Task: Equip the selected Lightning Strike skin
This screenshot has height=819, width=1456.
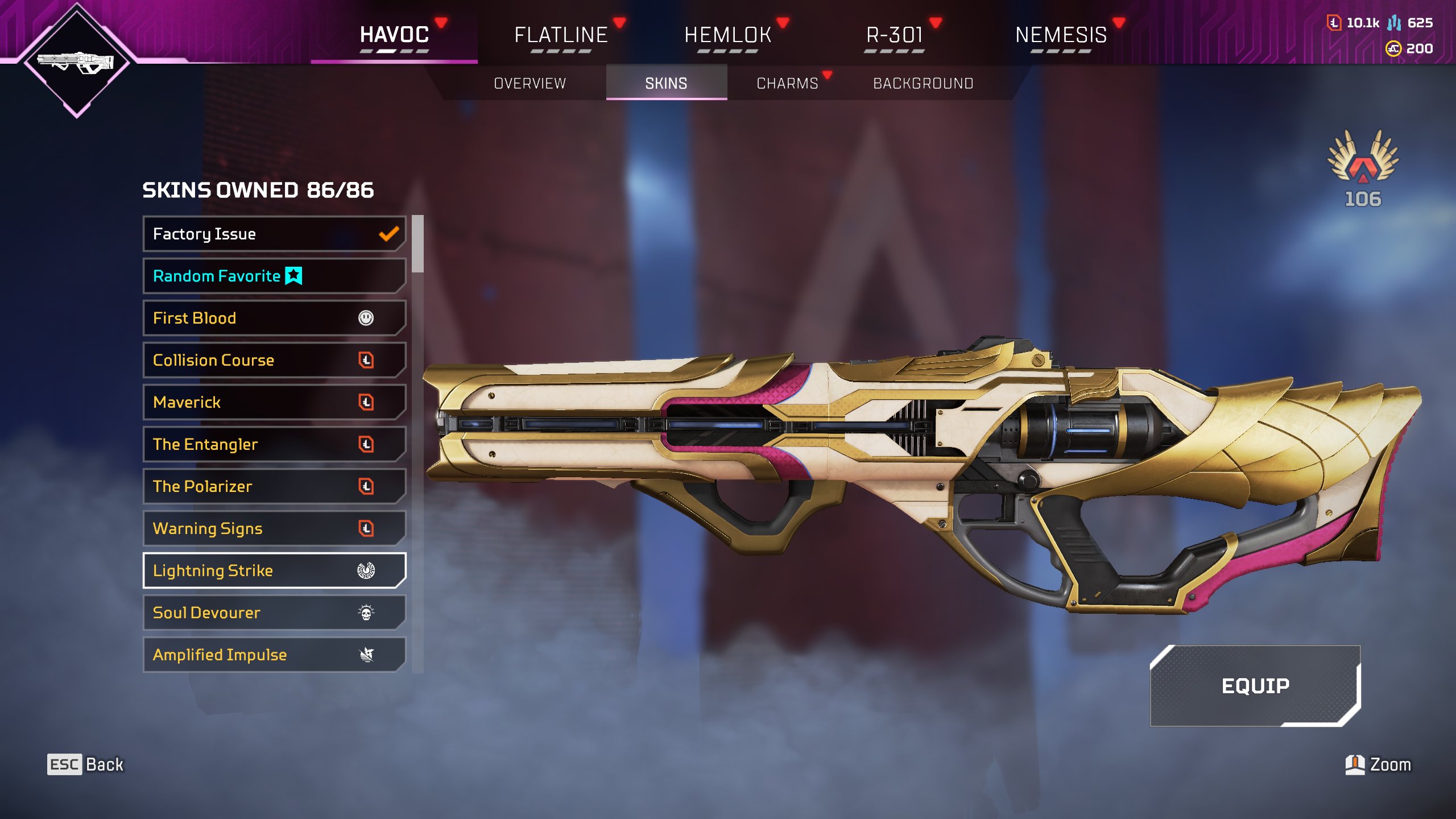Action: pyautogui.click(x=1255, y=686)
